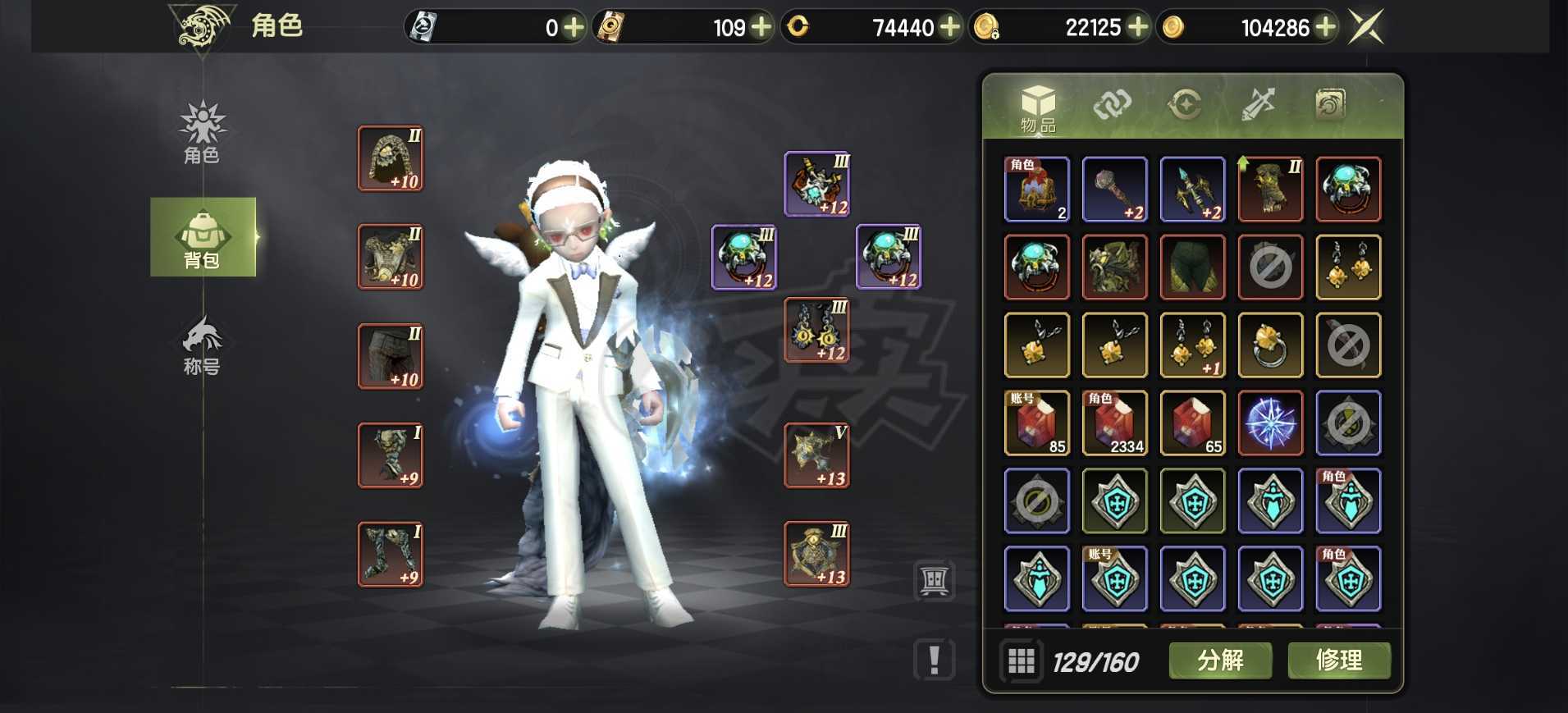
Task: Select the gold ring inventory item
Action: point(1269,345)
